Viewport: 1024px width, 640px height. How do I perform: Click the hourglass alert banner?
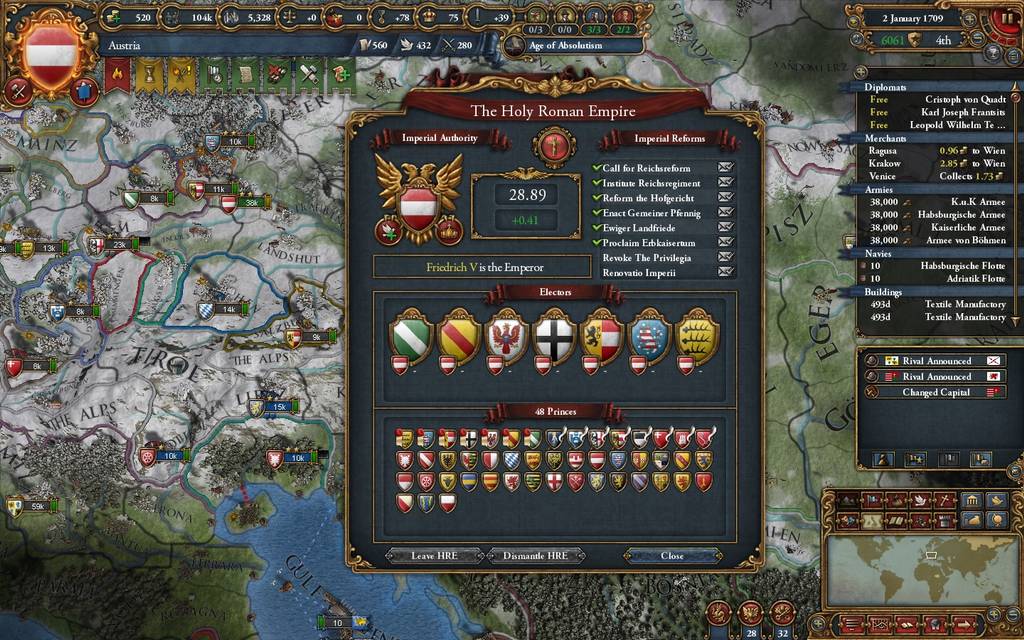coord(148,74)
